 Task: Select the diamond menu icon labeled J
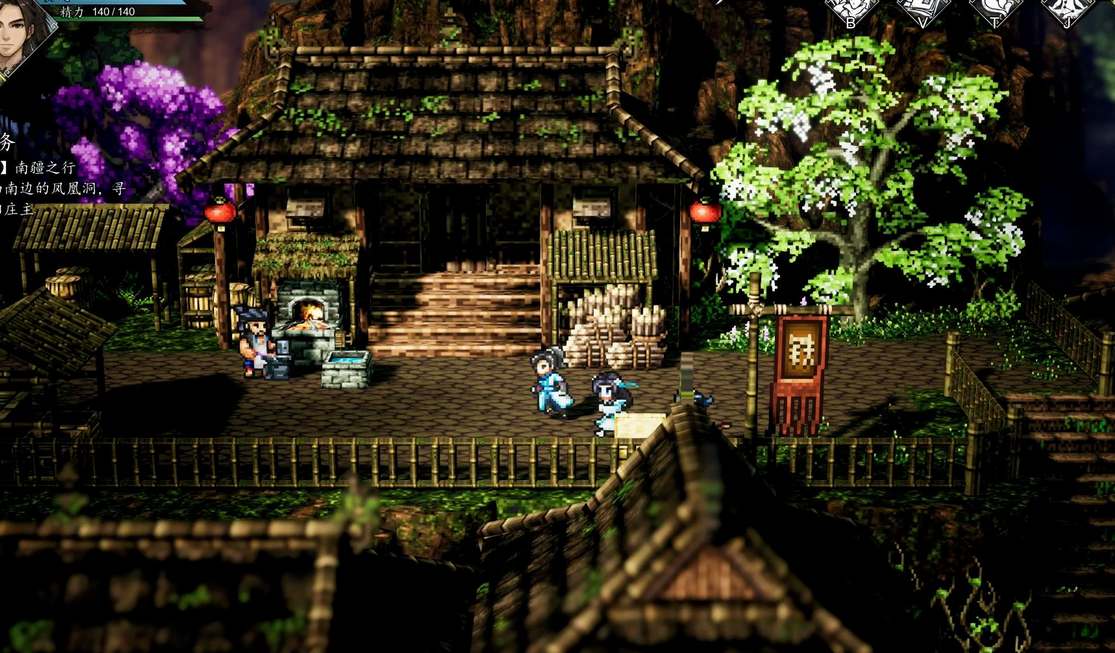[x=1068, y=10]
